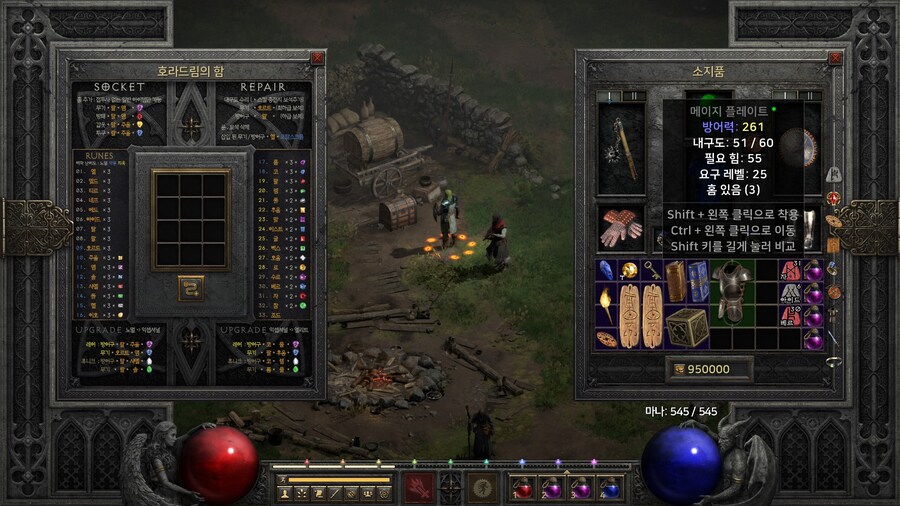Select the golden orb charm in inventory
The width and height of the screenshot is (900, 506).
point(630,270)
